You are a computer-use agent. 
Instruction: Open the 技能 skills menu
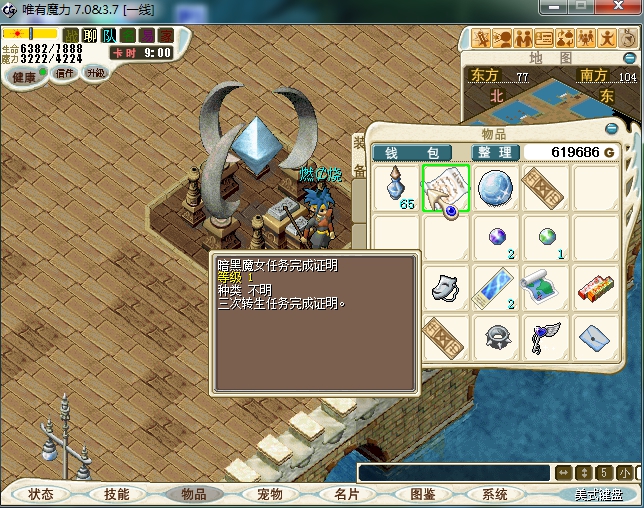(x=117, y=494)
